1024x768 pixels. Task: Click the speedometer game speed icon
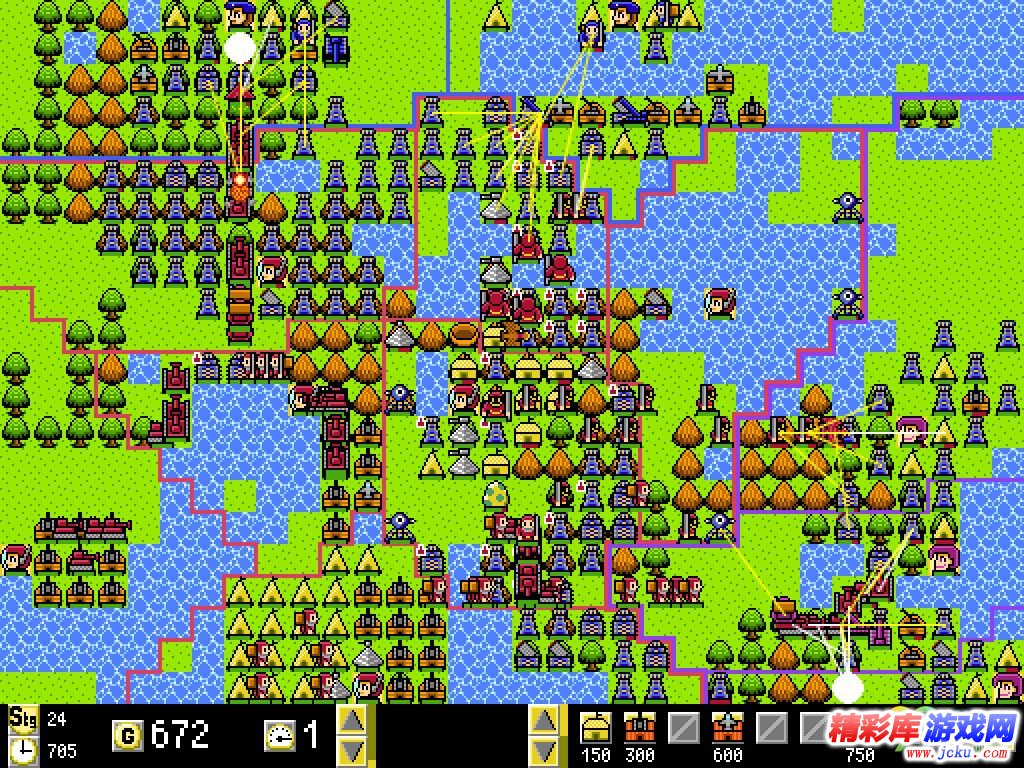pyautogui.click(x=279, y=736)
